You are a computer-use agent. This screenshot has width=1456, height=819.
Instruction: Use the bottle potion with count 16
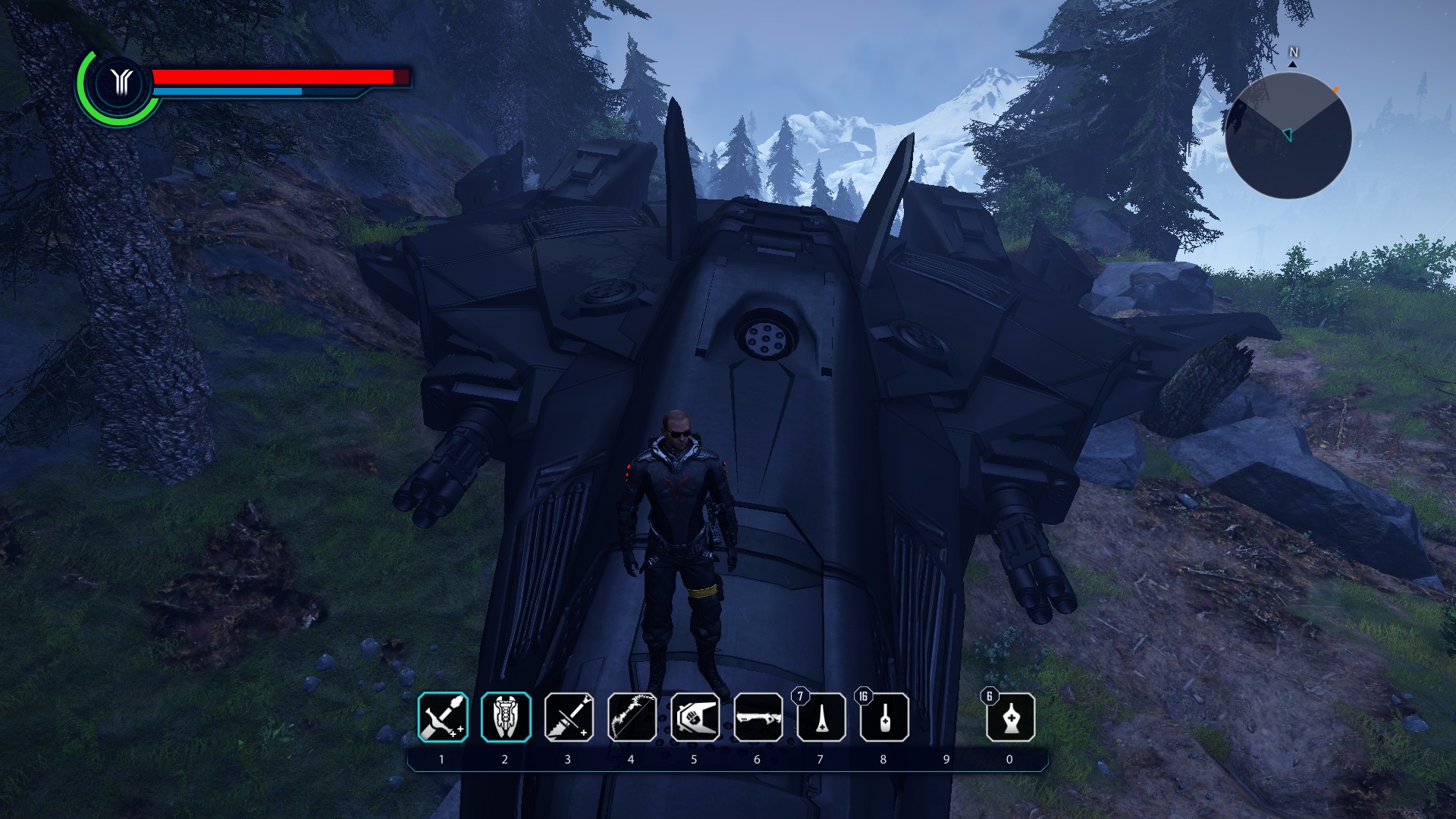[884, 717]
